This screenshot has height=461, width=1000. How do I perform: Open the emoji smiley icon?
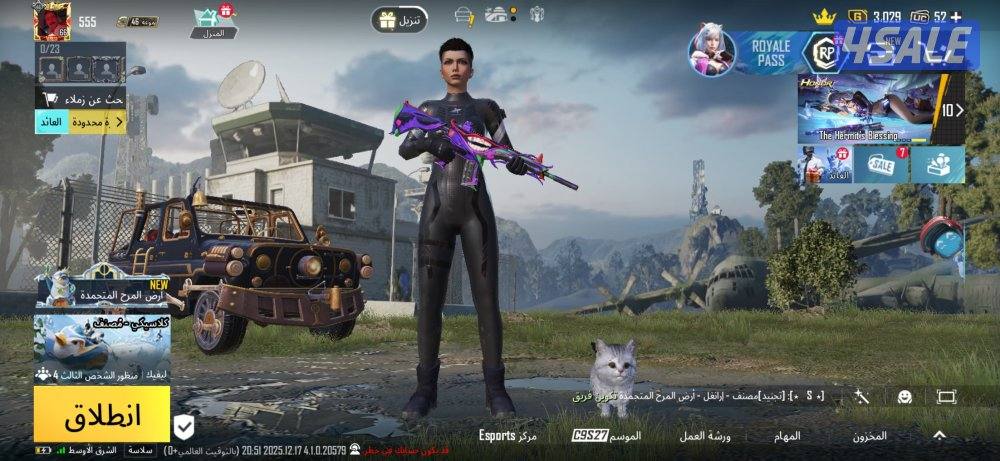coord(904,397)
